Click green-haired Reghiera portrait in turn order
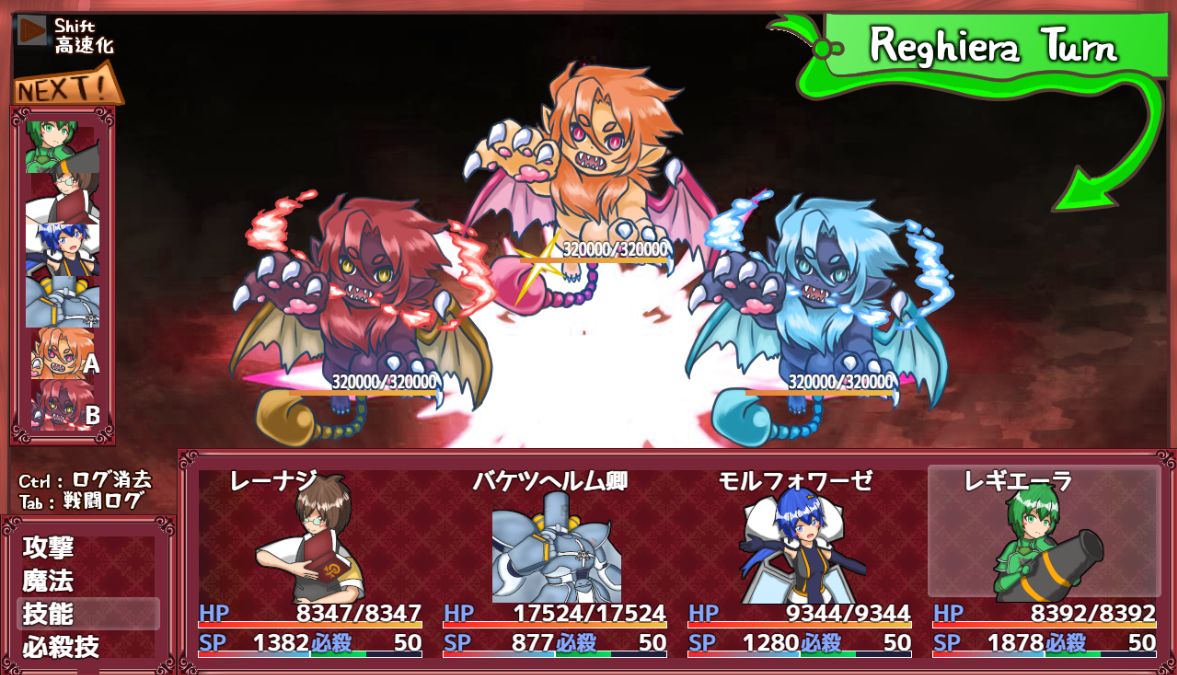 point(62,147)
